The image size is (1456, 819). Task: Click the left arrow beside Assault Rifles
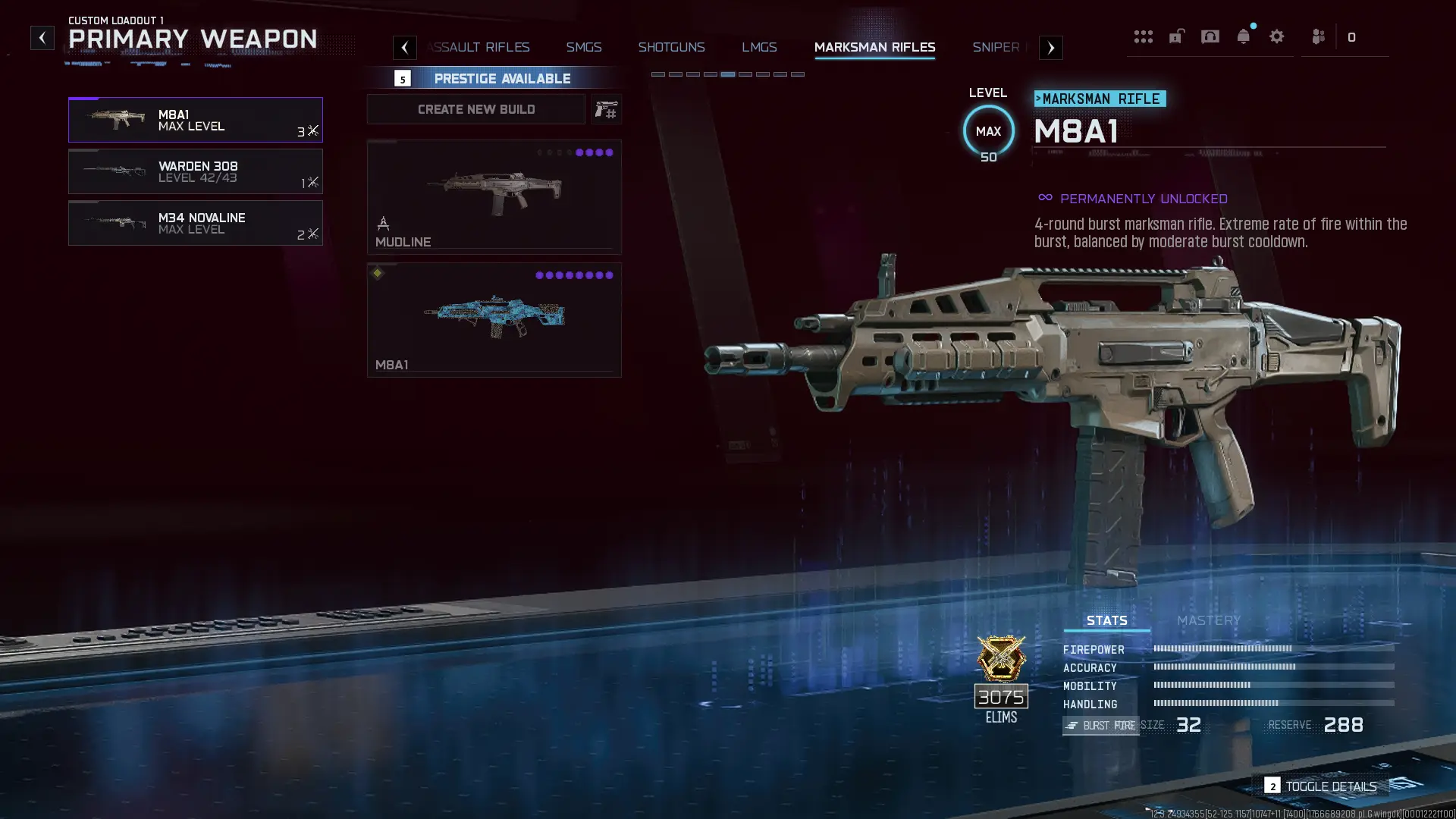pyautogui.click(x=404, y=47)
